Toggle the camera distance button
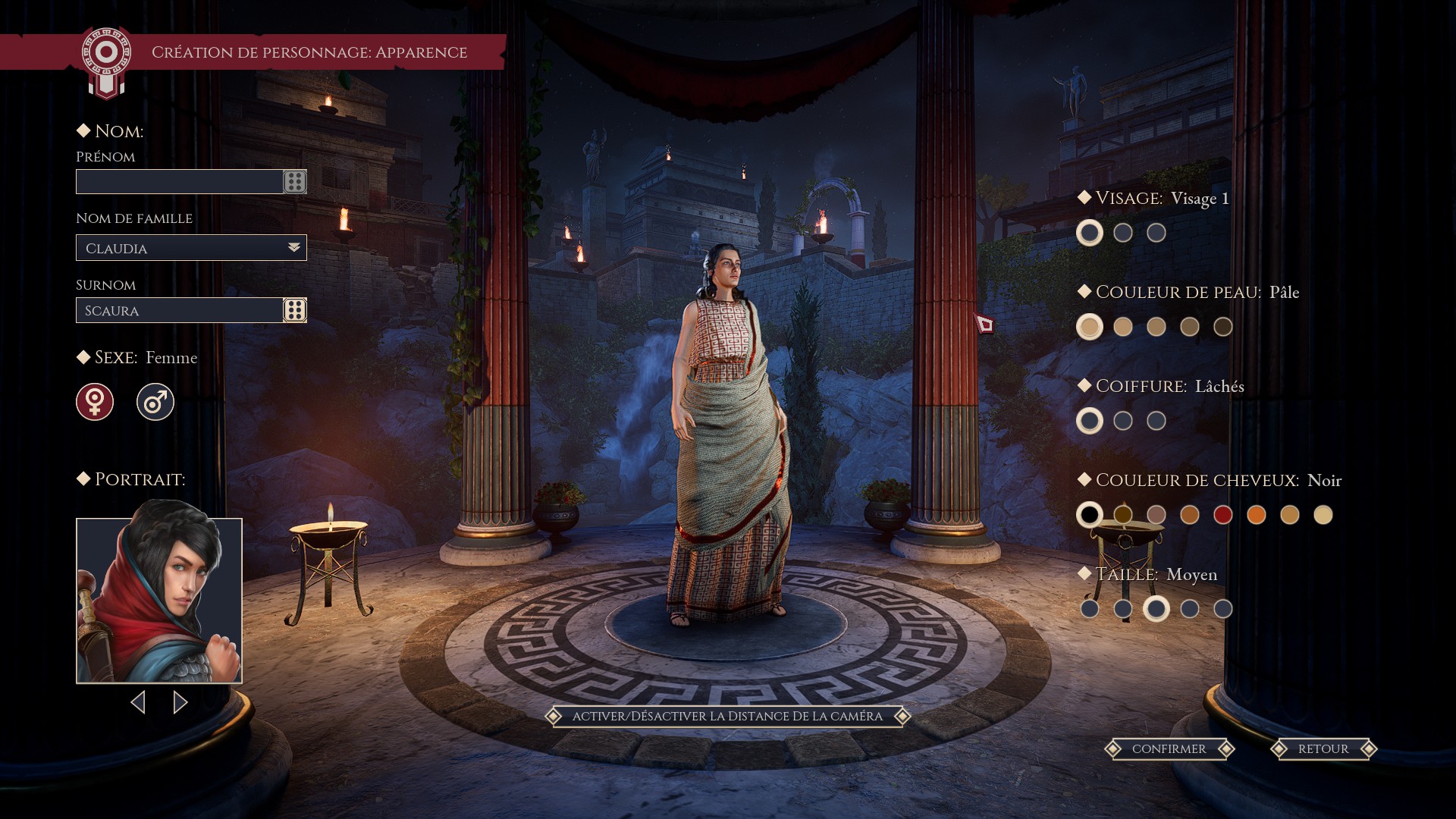 727,717
